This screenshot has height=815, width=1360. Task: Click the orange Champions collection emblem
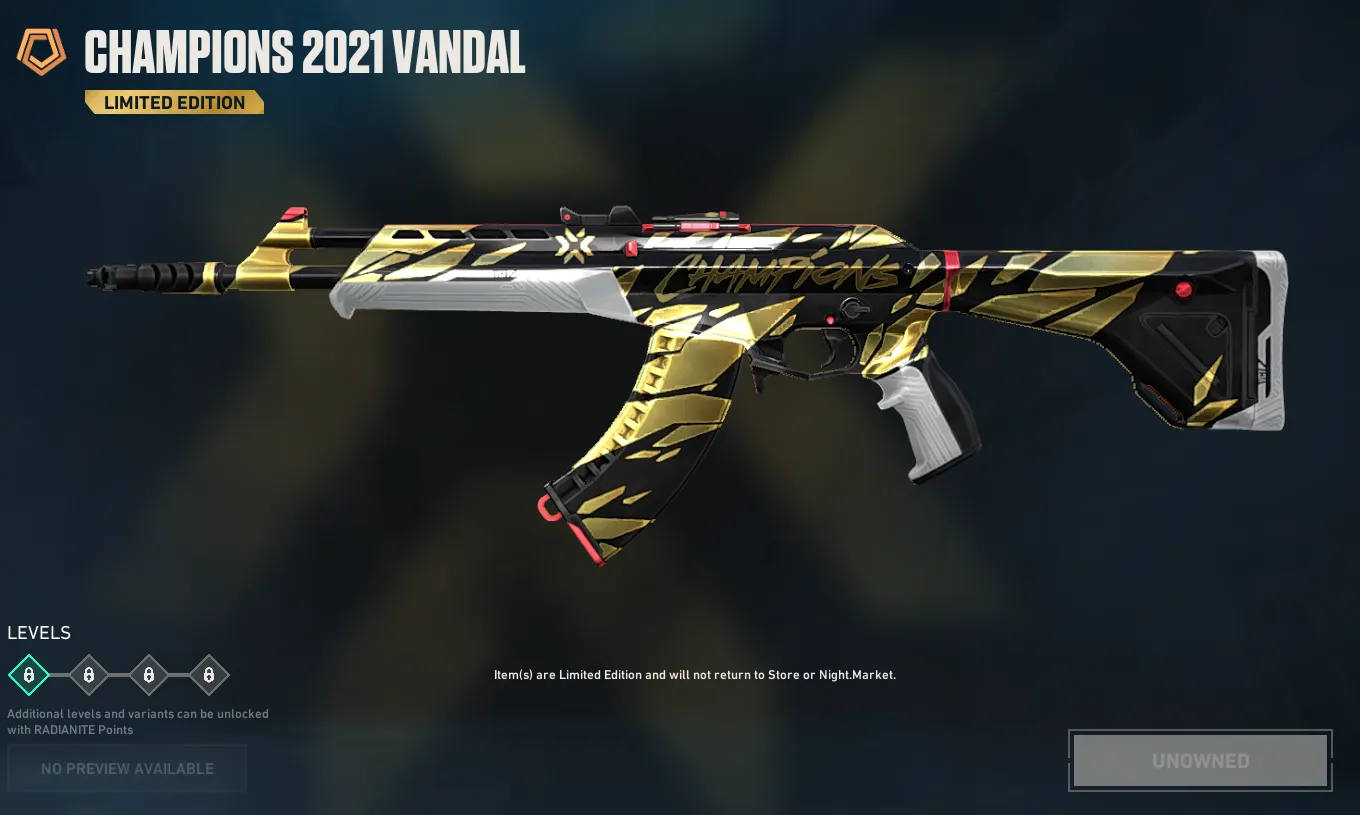pyautogui.click(x=41, y=52)
